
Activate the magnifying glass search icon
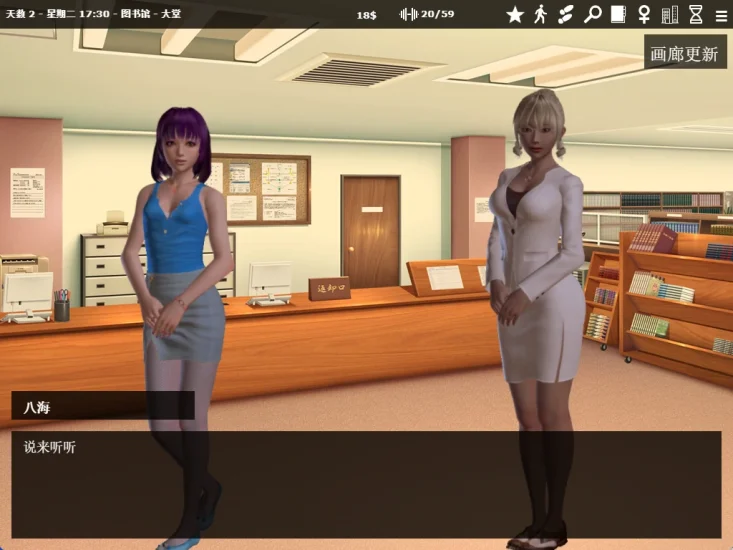[593, 14]
